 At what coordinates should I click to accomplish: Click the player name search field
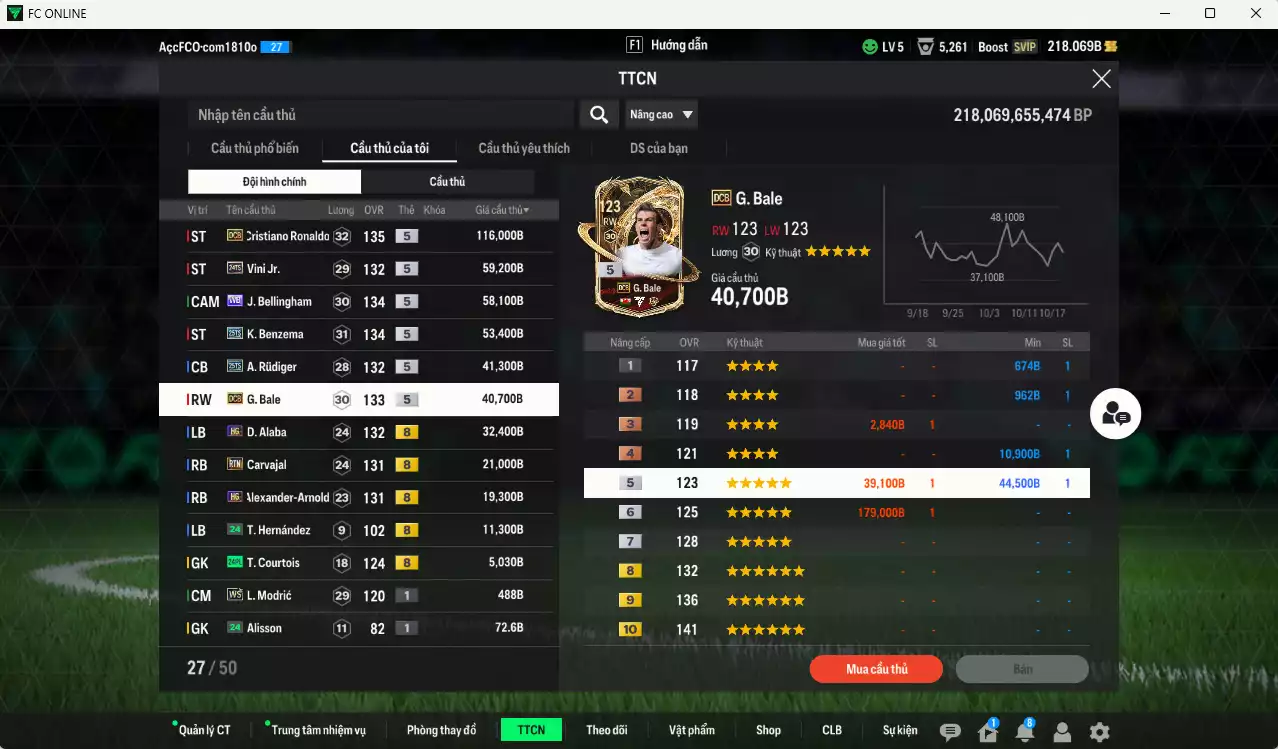[x=380, y=115]
